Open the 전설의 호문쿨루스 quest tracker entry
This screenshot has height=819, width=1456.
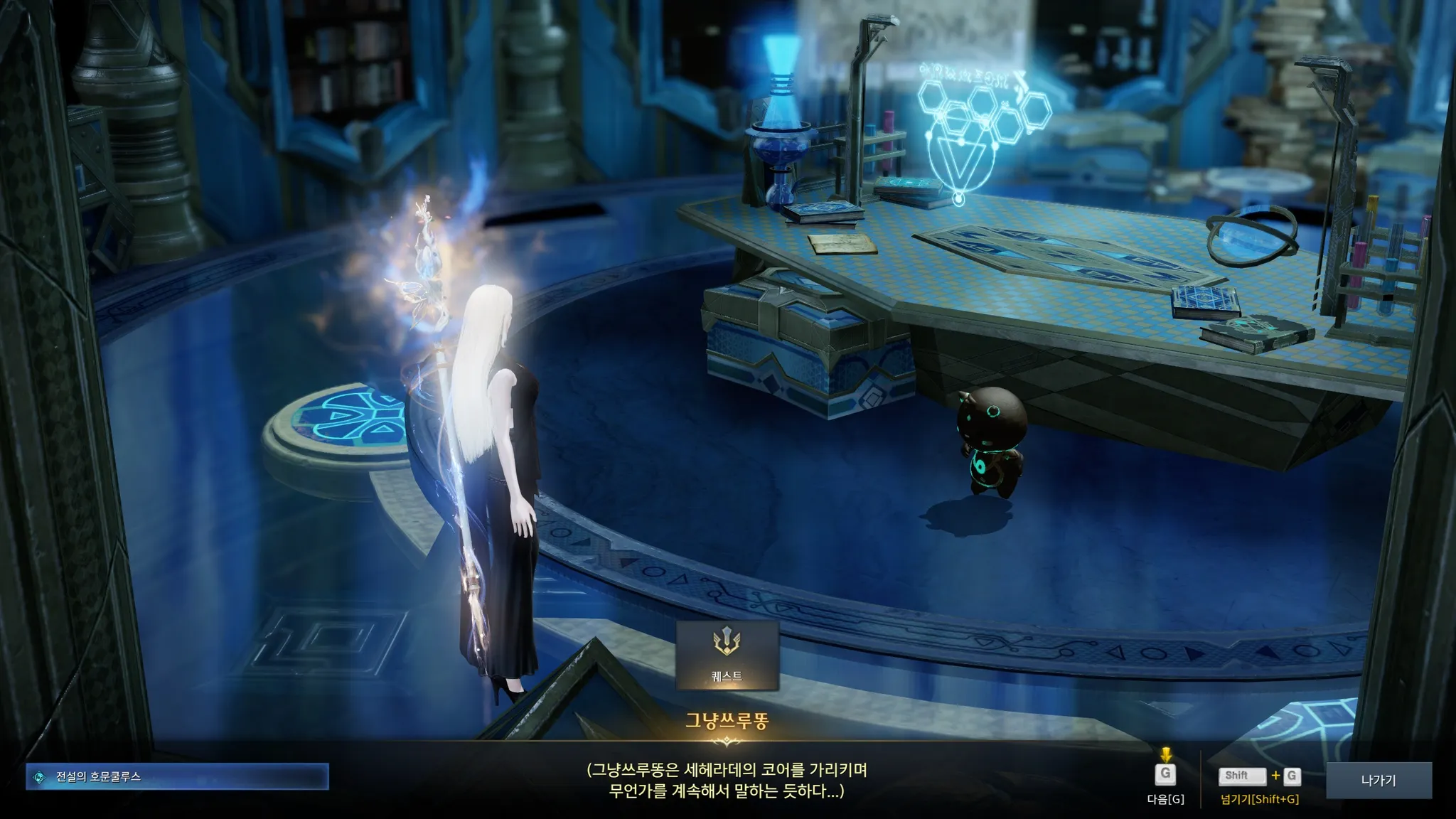177,777
